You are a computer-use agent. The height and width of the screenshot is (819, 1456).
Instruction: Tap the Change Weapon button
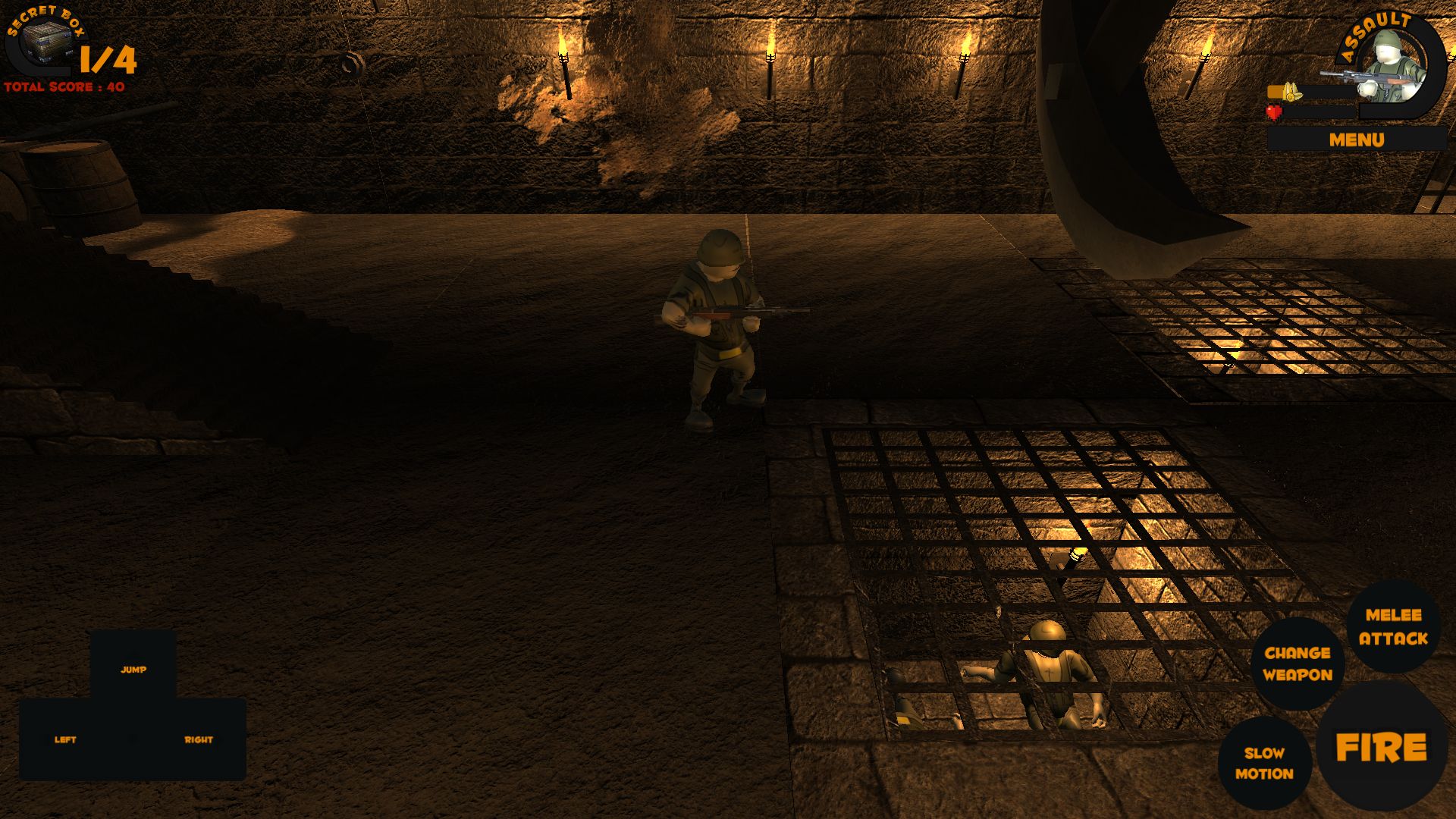point(1298,664)
